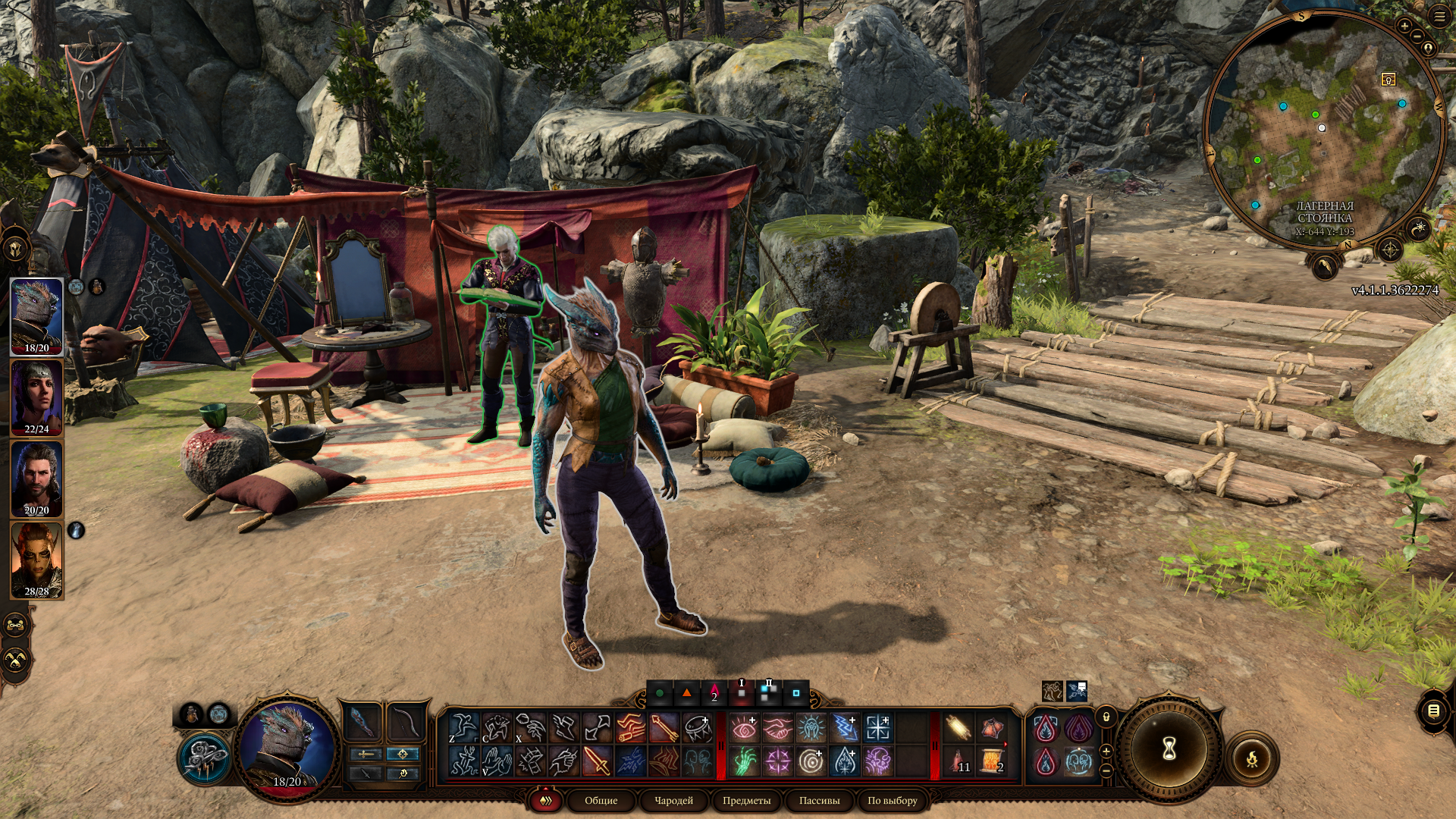Open the Чародей hotbar tab
Image resolution: width=1456 pixels, height=819 pixels.
(x=673, y=800)
